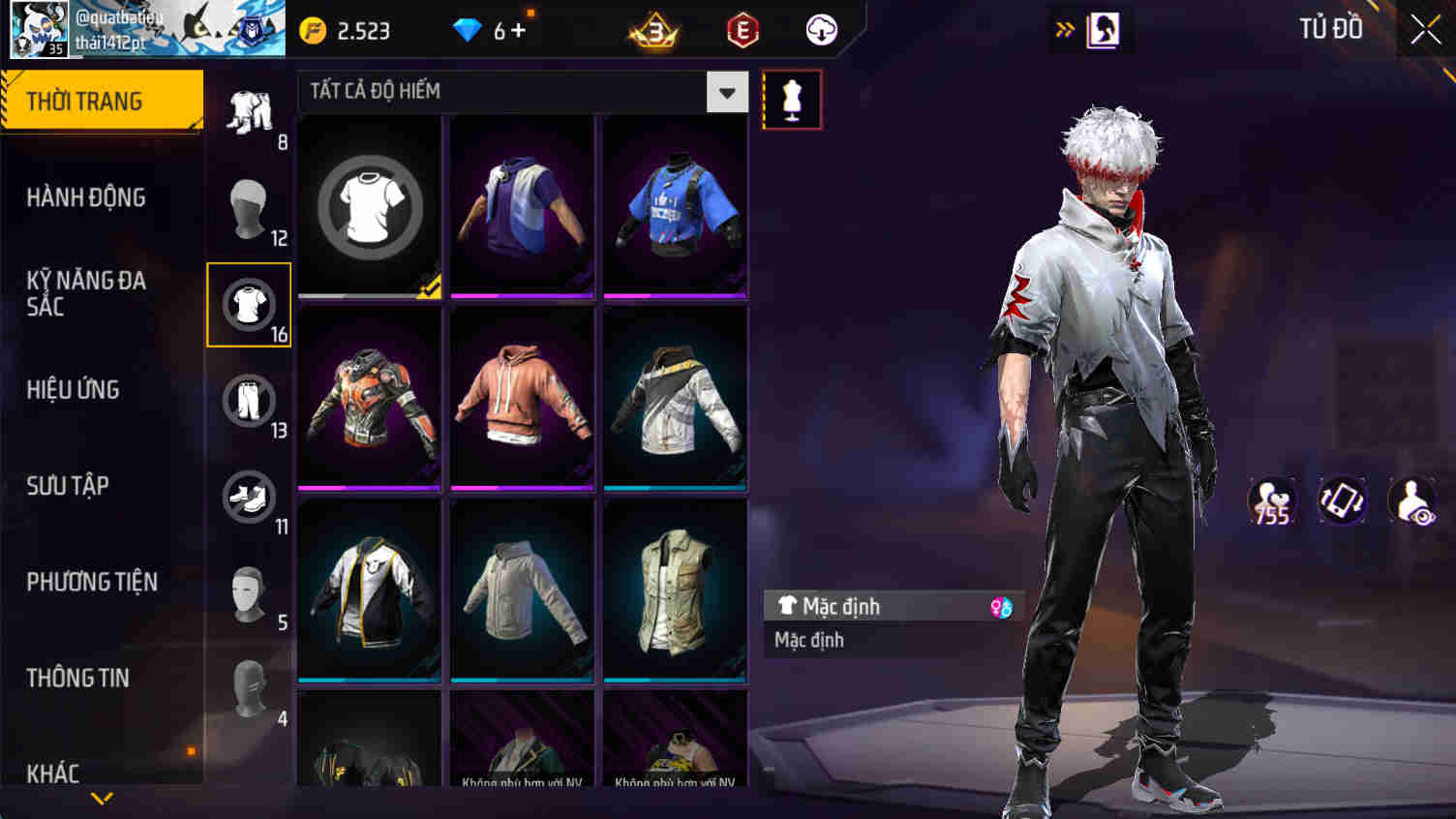This screenshot has height=819, width=1456.
Task: Switch to the SƯU TẬP menu item
Action: point(68,486)
